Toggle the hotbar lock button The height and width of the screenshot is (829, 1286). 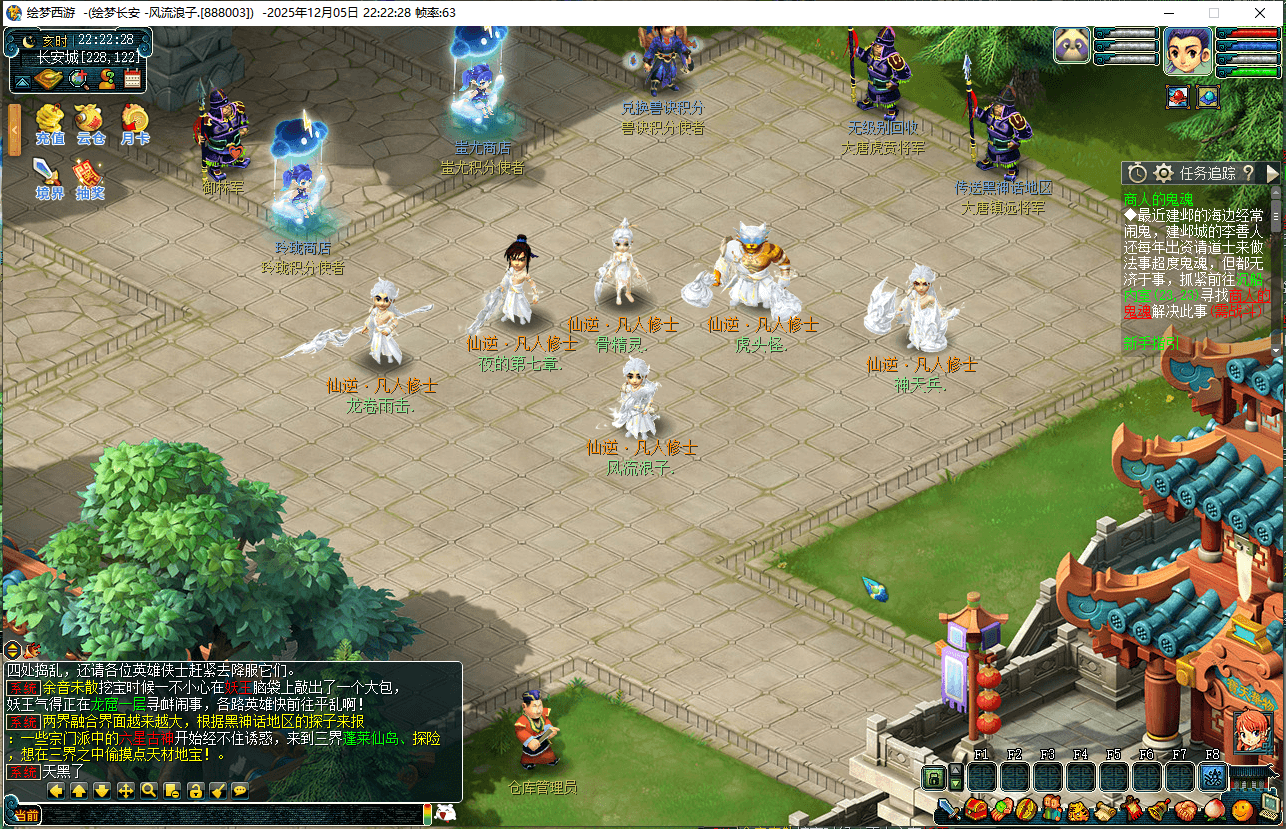[934, 777]
